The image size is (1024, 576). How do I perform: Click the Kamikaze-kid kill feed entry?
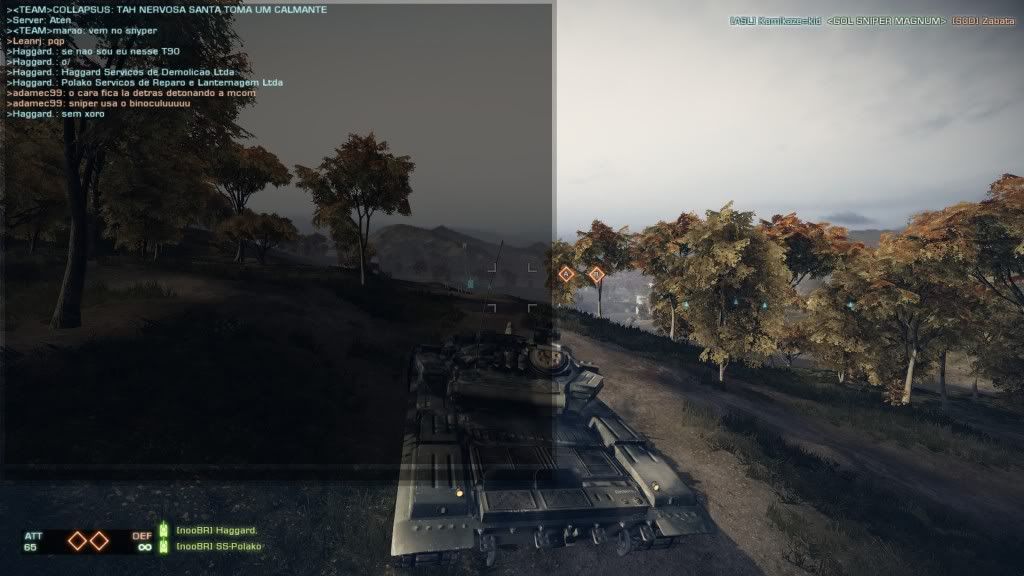point(775,21)
